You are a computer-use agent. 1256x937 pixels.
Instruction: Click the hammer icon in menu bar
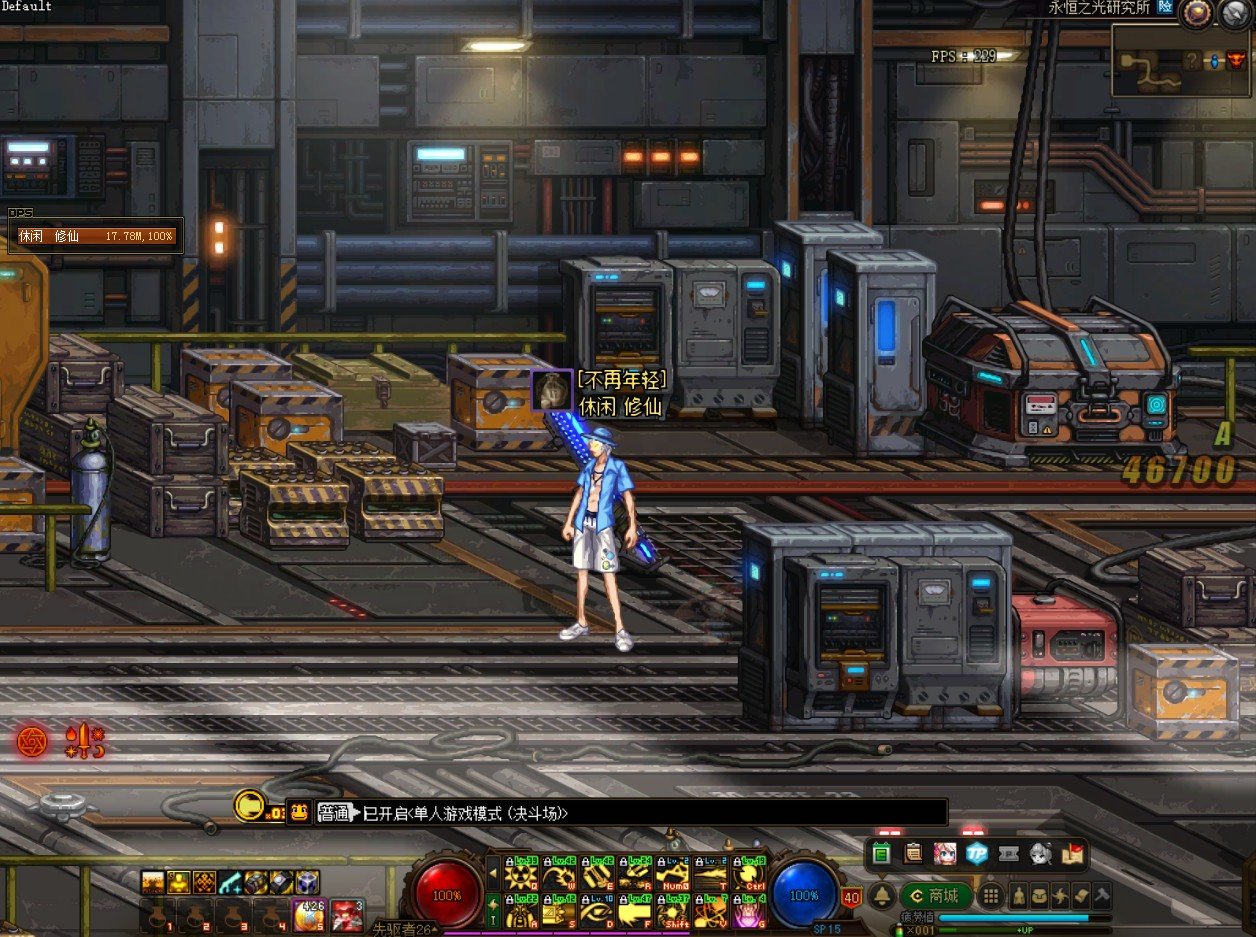1102,895
